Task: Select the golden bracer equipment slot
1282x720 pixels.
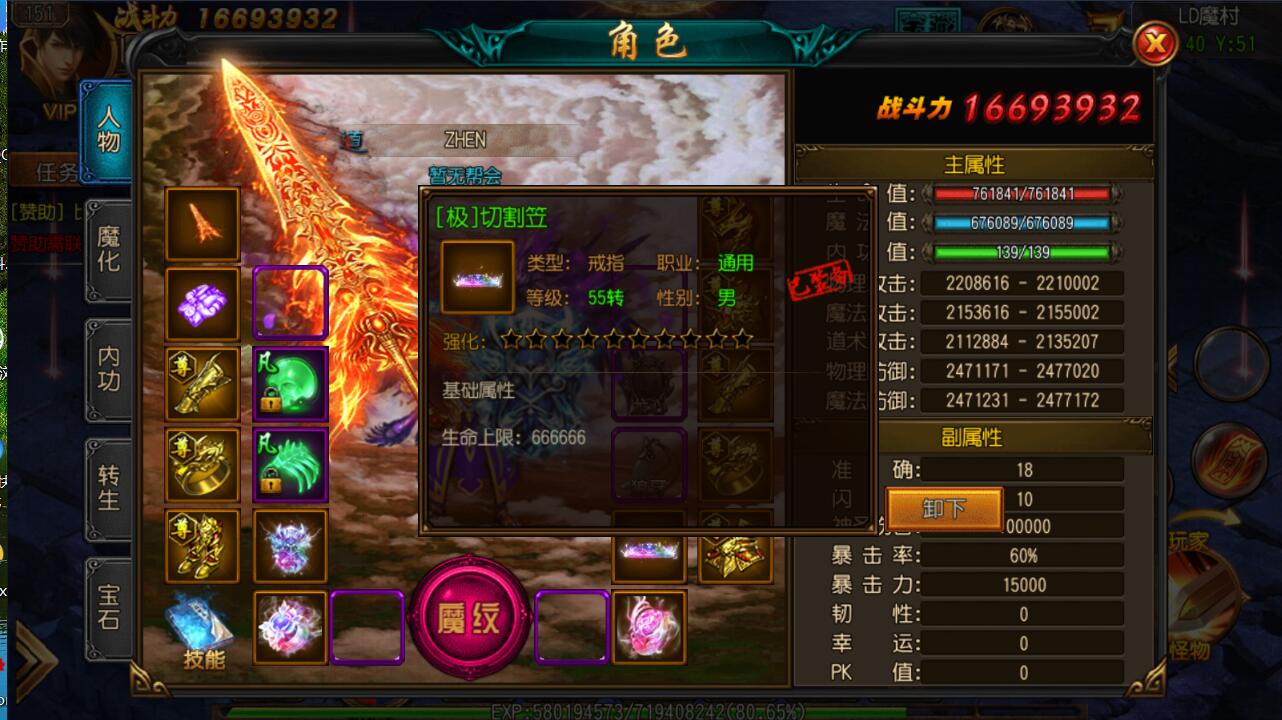Action: pyautogui.click(x=203, y=385)
